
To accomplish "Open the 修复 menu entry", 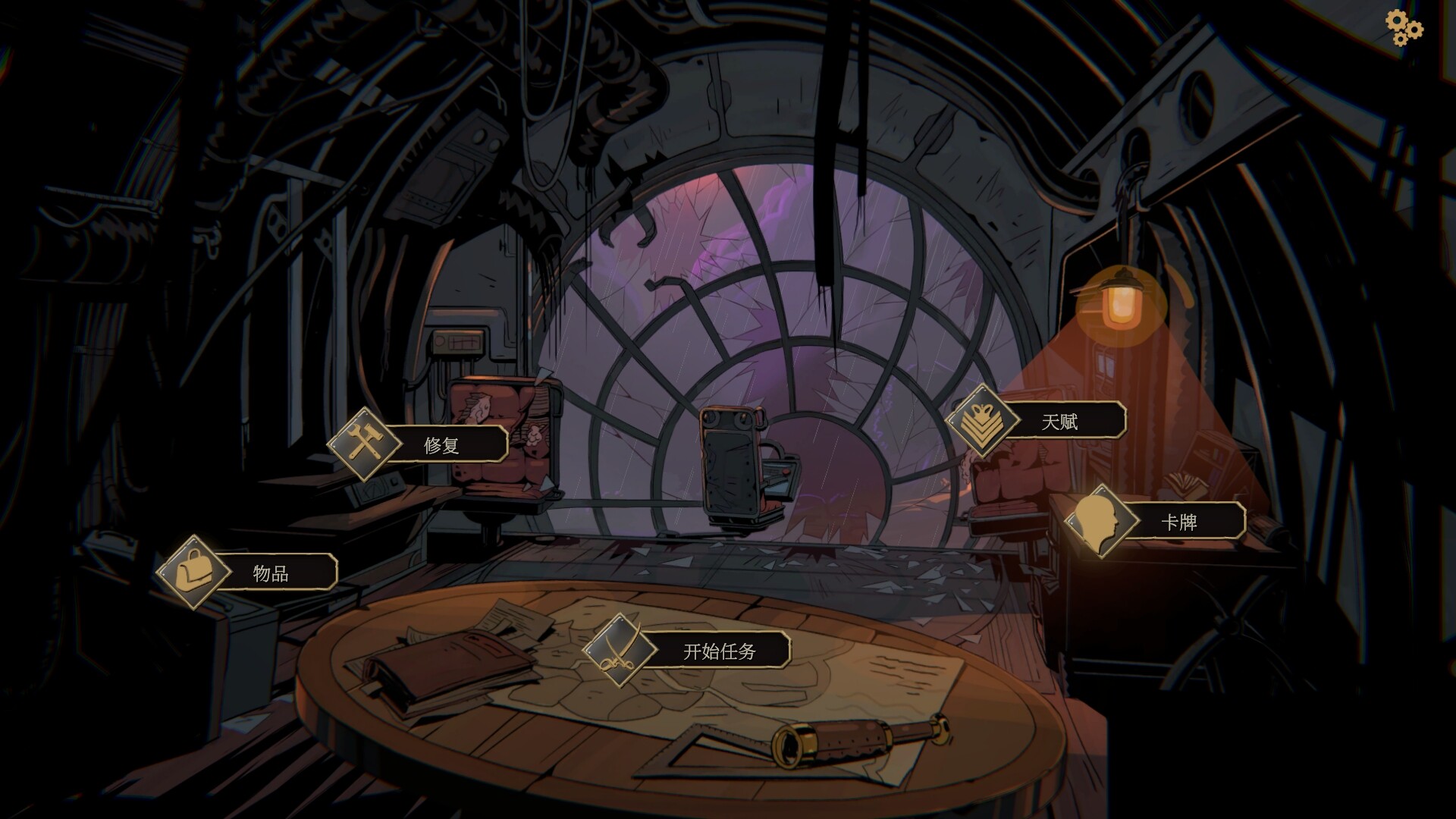I will pos(442,446).
